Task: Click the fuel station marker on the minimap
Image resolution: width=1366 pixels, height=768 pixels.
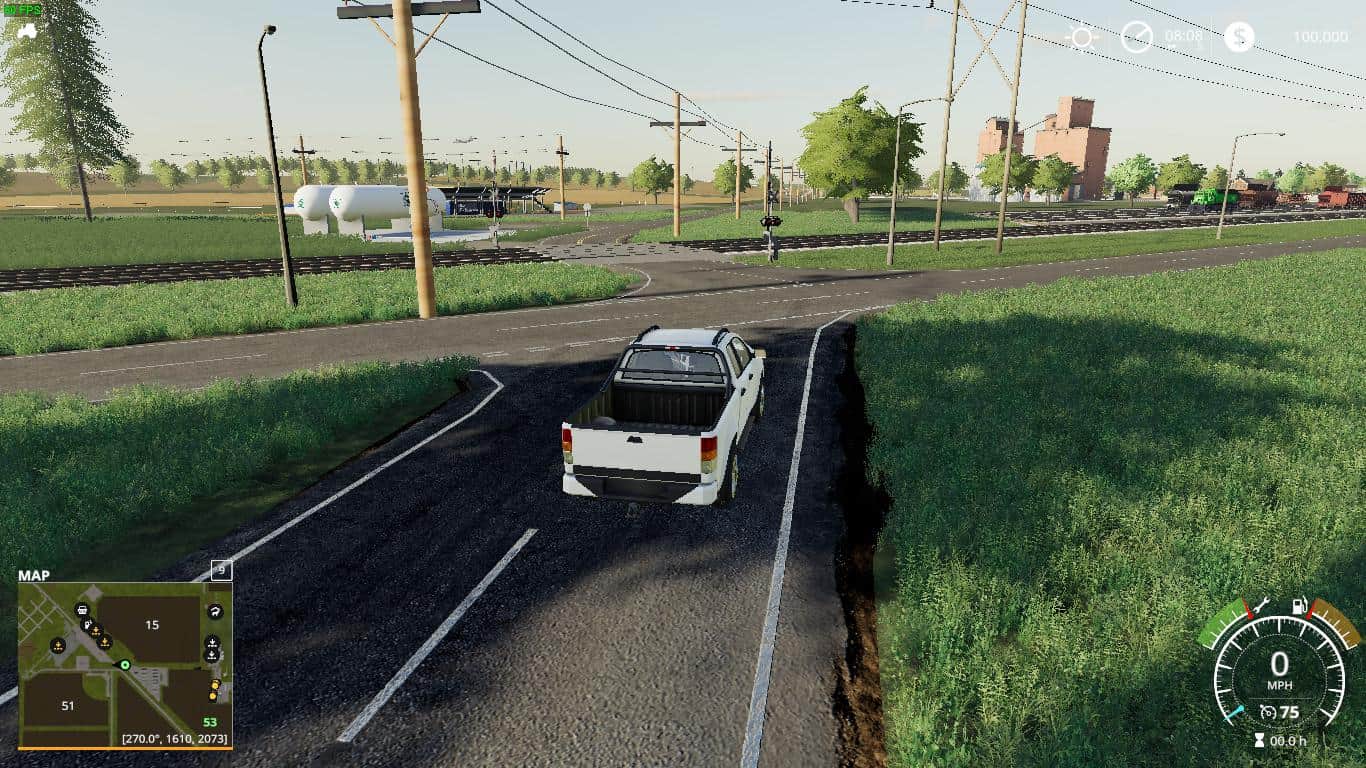Action: click(89, 623)
